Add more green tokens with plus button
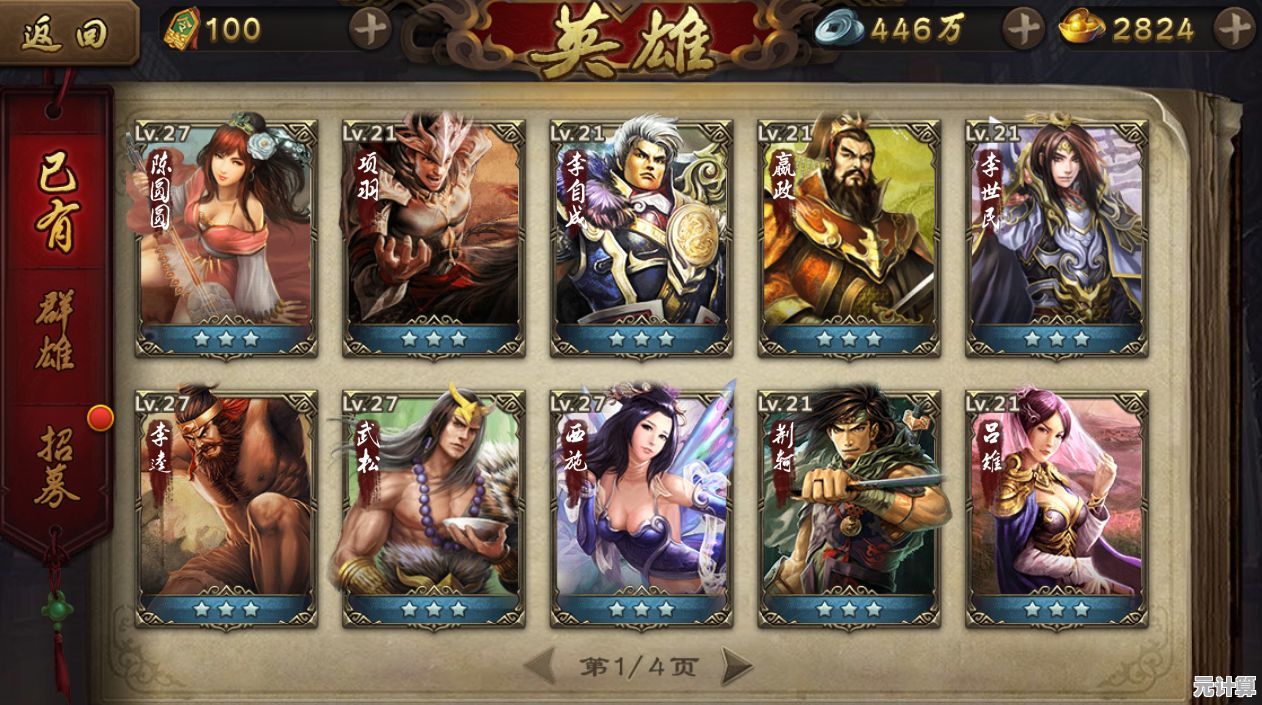The width and height of the screenshot is (1262, 705). pyautogui.click(x=370, y=29)
